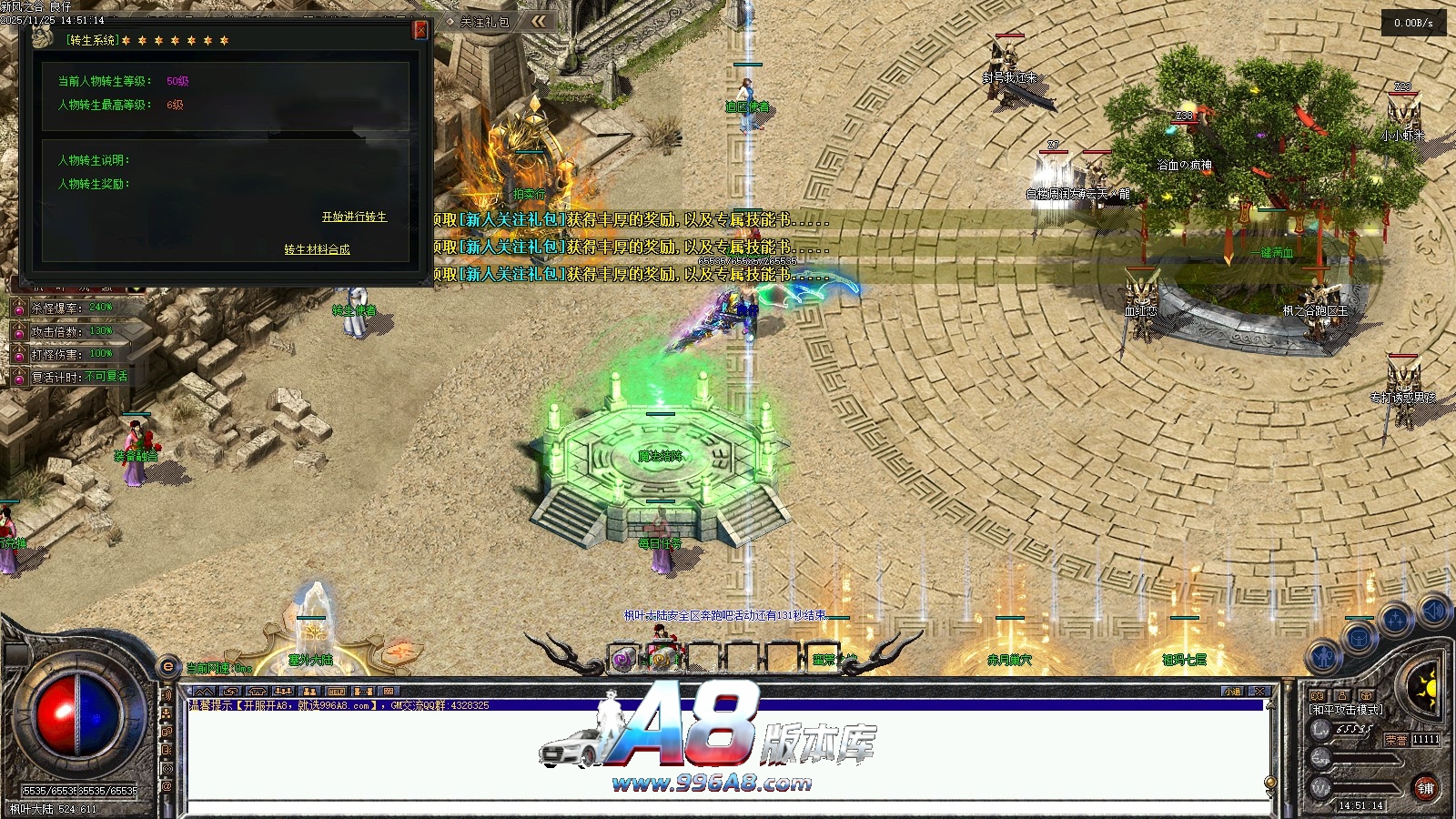Toggle sound with the speaker orb icon
Viewport: 1456px width, 819px height.
(x=1433, y=611)
